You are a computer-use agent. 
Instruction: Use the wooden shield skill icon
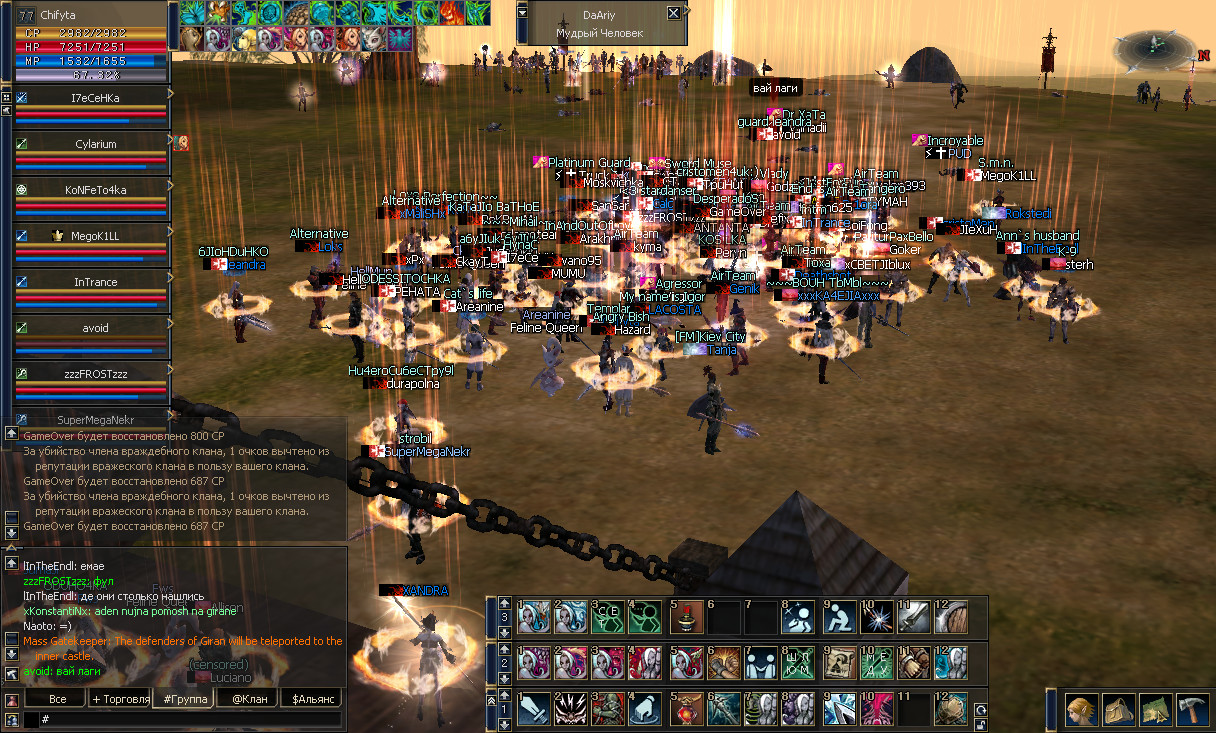point(951,617)
